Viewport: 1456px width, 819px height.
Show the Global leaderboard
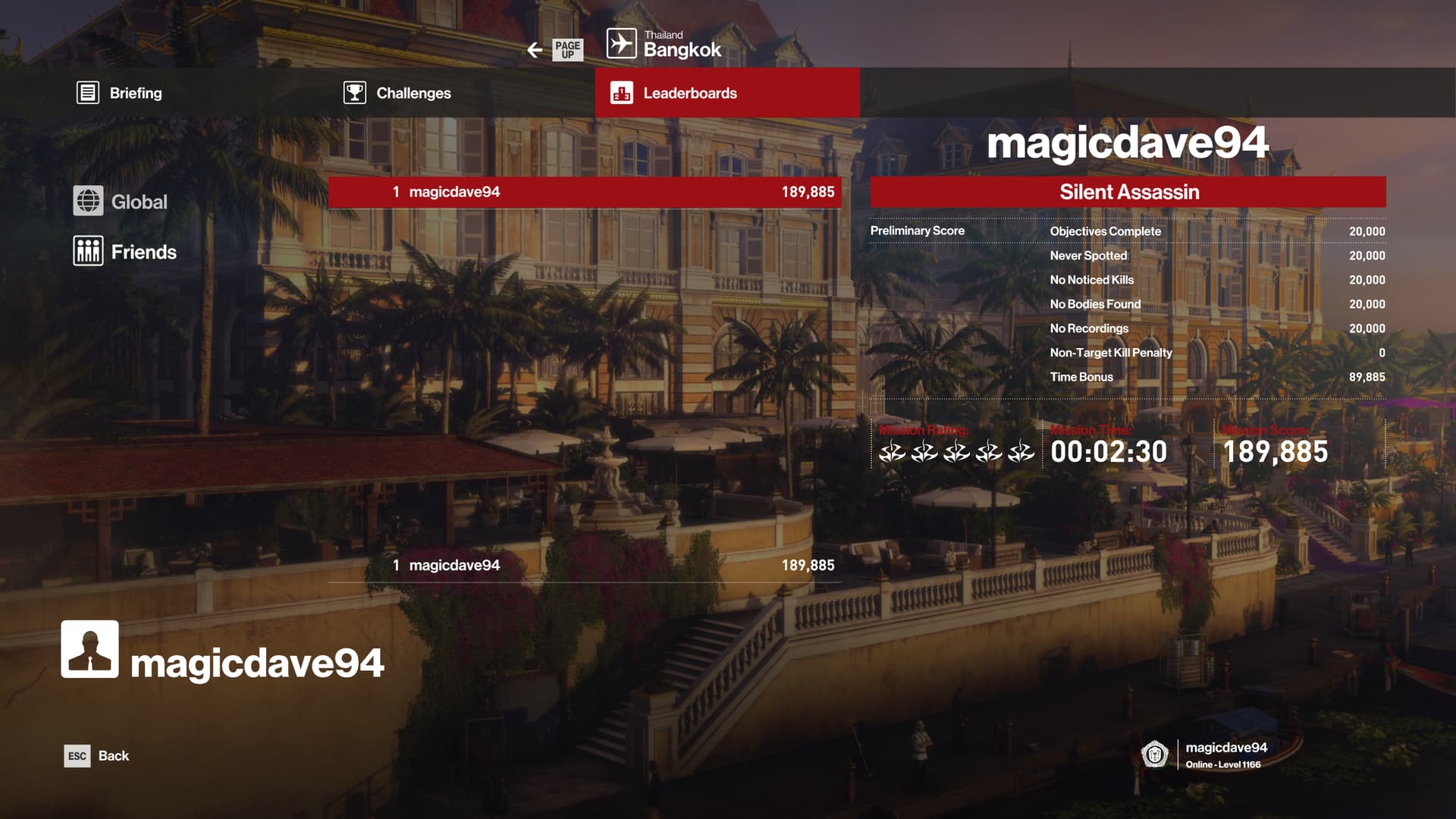pyautogui.click(x=121, y=202)
